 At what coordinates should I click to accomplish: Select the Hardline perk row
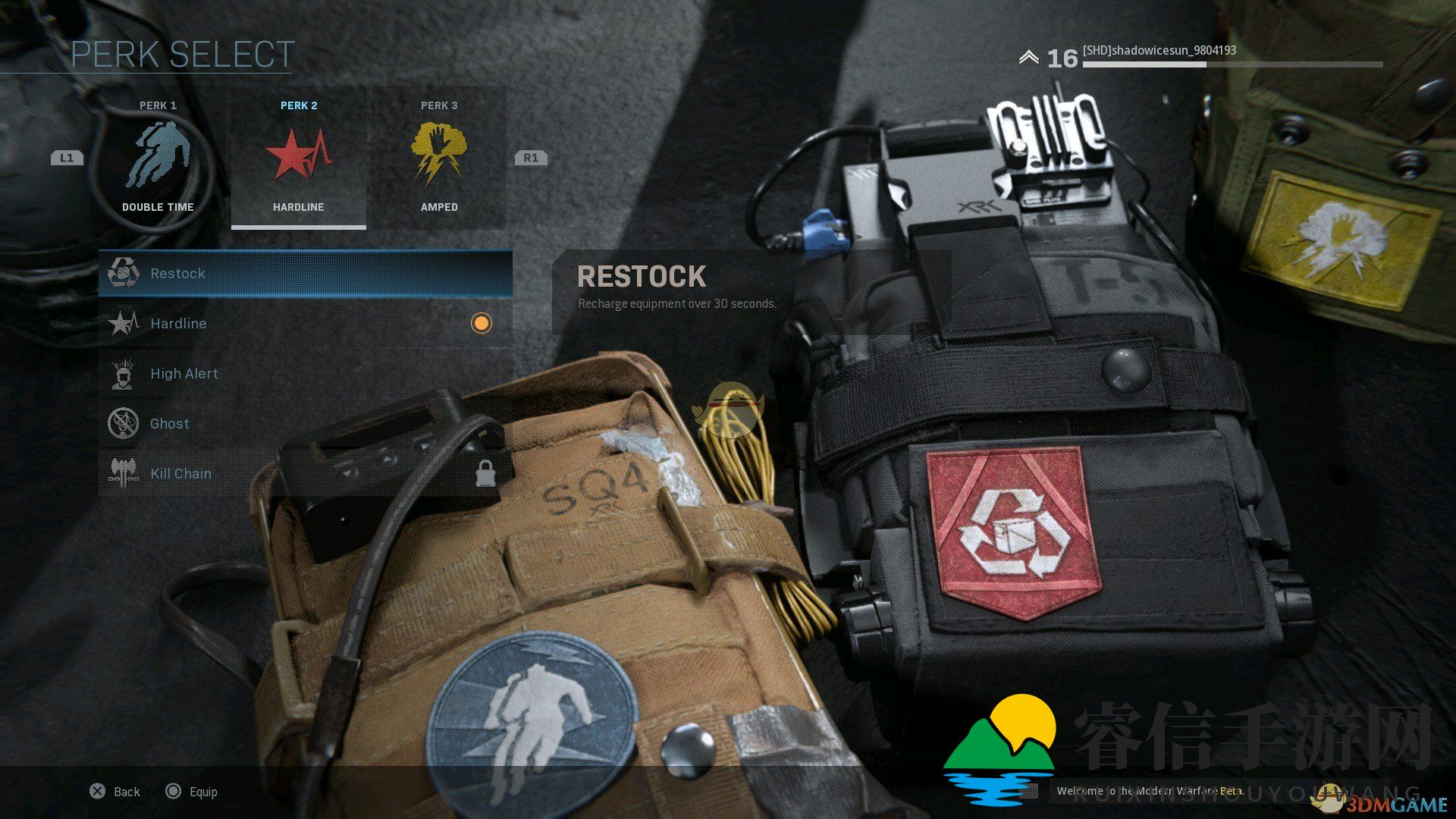(x=305, y=323)
